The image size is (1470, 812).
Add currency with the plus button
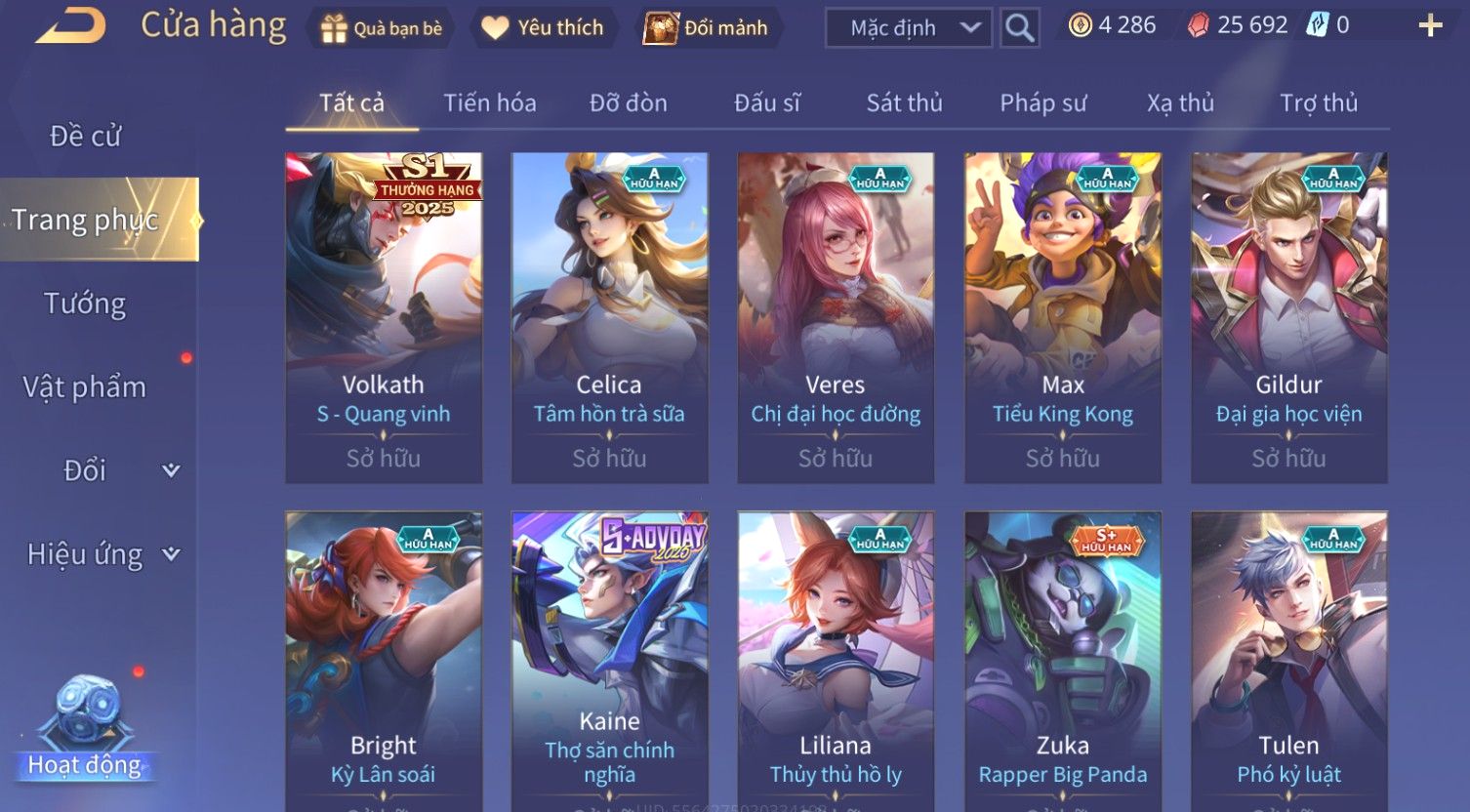pos(1430,26)
